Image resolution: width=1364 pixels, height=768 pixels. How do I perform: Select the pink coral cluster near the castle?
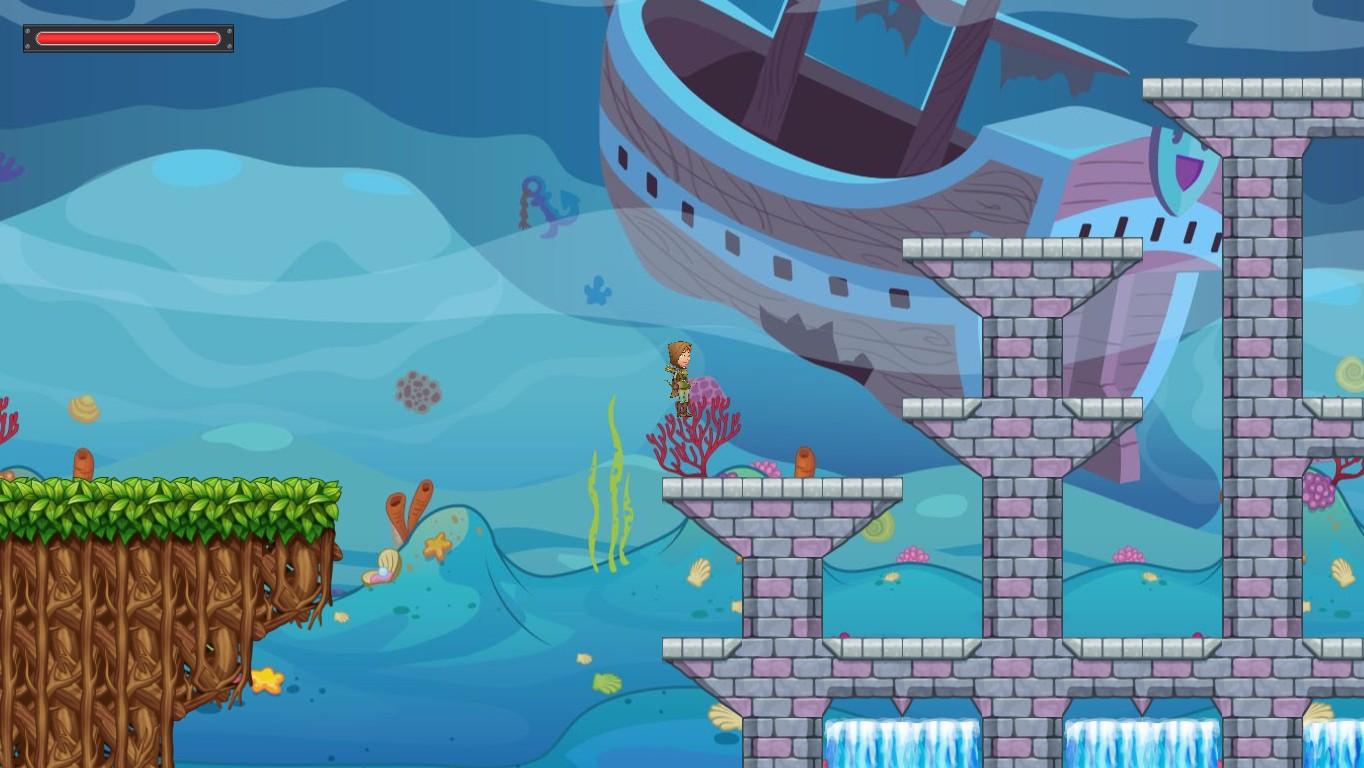coord(913,552)
